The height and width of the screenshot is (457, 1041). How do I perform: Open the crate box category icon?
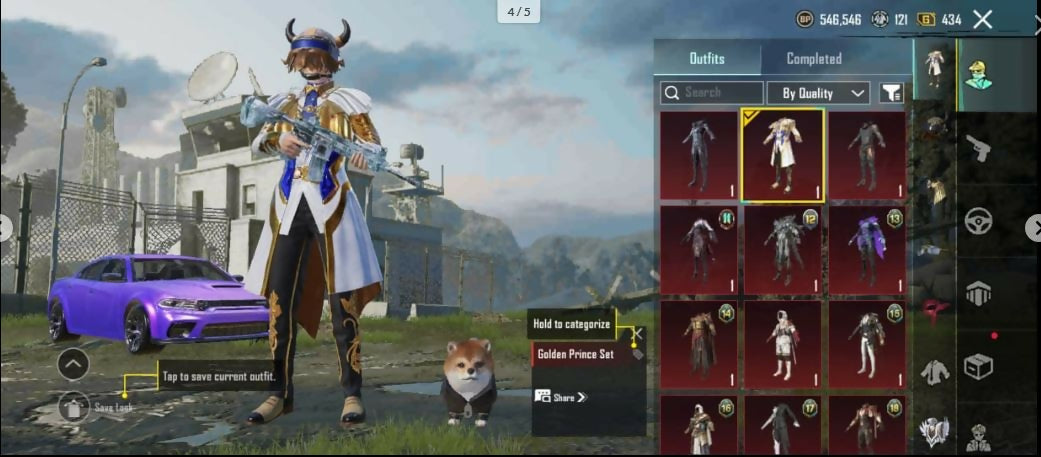point(978,367)
